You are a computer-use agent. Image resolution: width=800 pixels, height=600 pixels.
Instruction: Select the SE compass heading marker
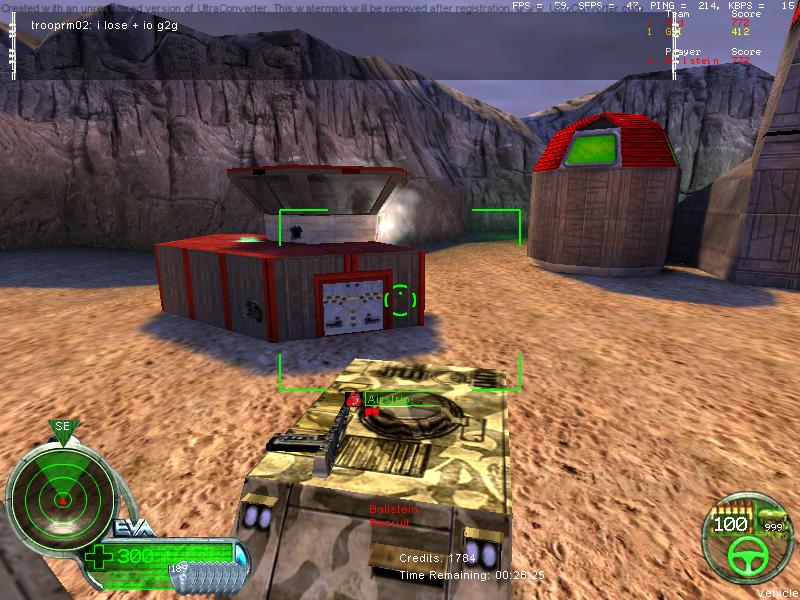point(62,427)
